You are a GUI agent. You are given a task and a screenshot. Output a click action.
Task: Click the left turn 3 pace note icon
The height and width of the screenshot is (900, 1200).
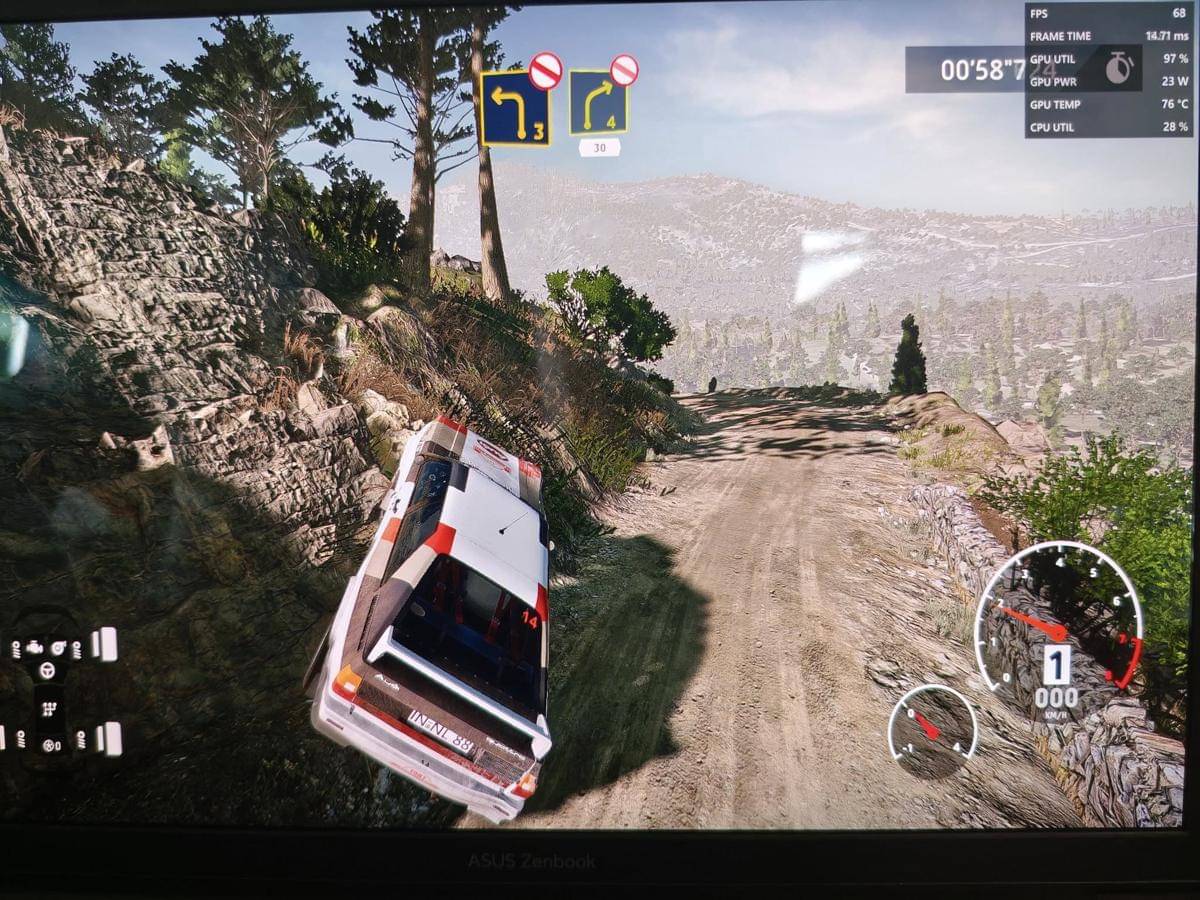(x=514, y=107)
